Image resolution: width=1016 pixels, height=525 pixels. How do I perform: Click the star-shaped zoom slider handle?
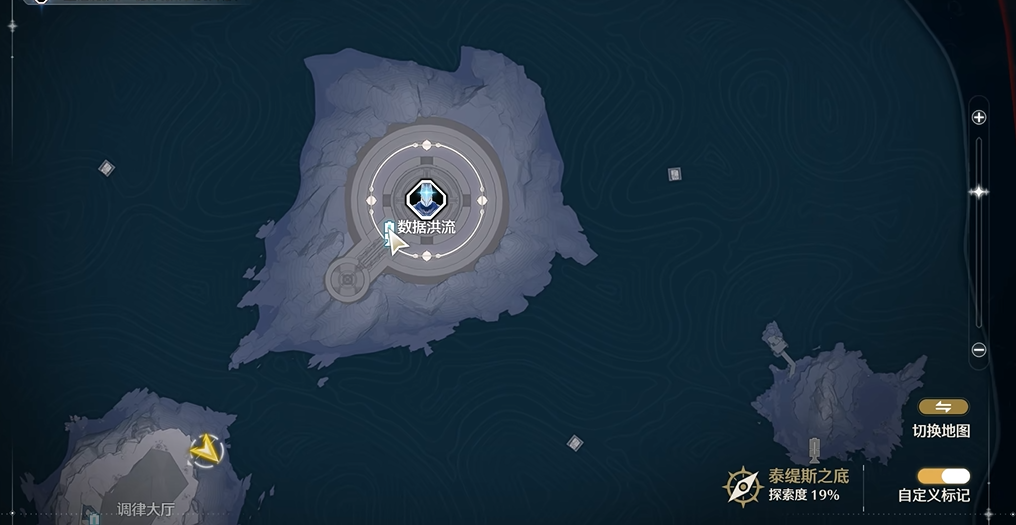979,192
